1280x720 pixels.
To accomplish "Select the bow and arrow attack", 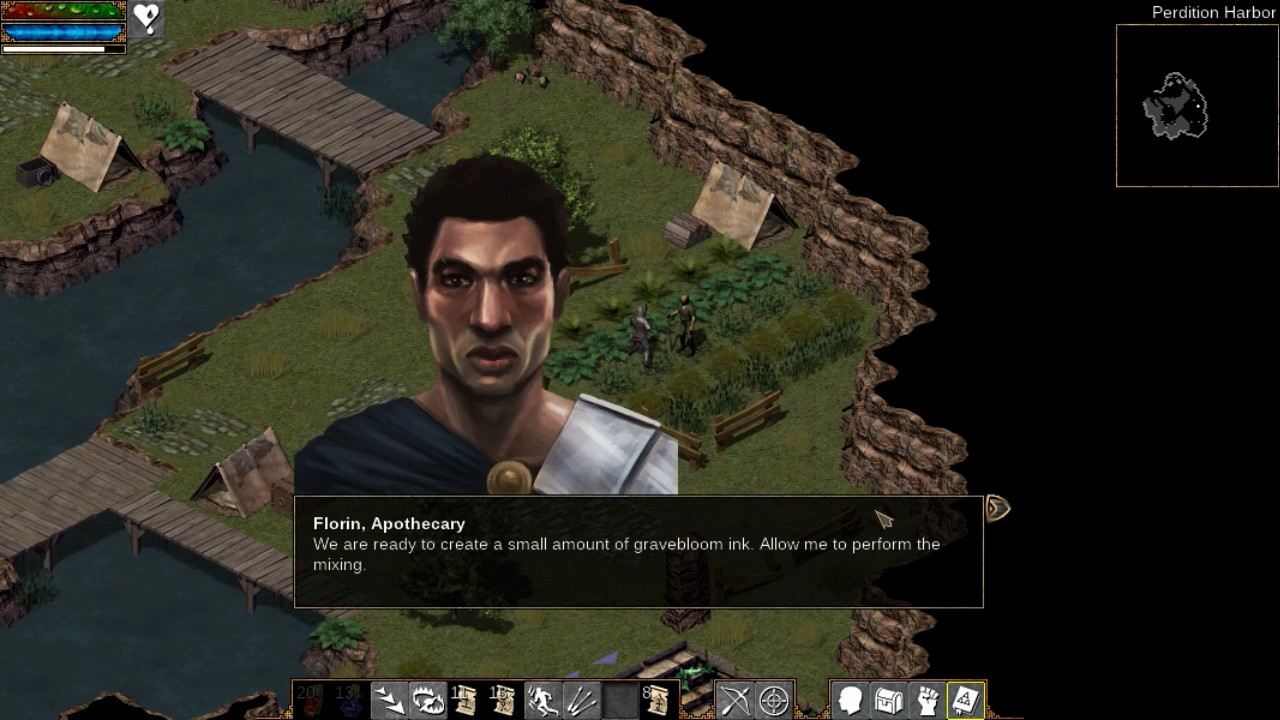I will point(735,700).
